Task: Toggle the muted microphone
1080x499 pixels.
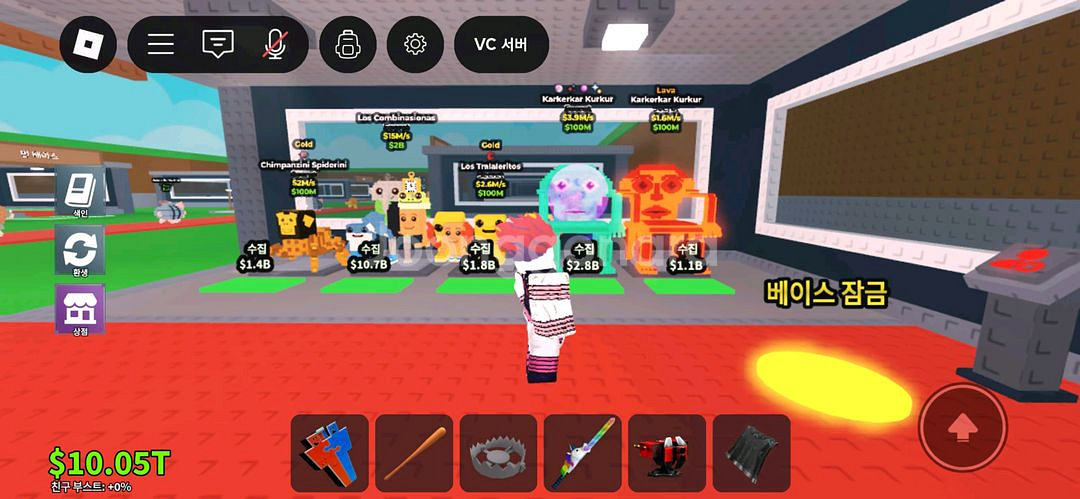Action: (273, 44)
